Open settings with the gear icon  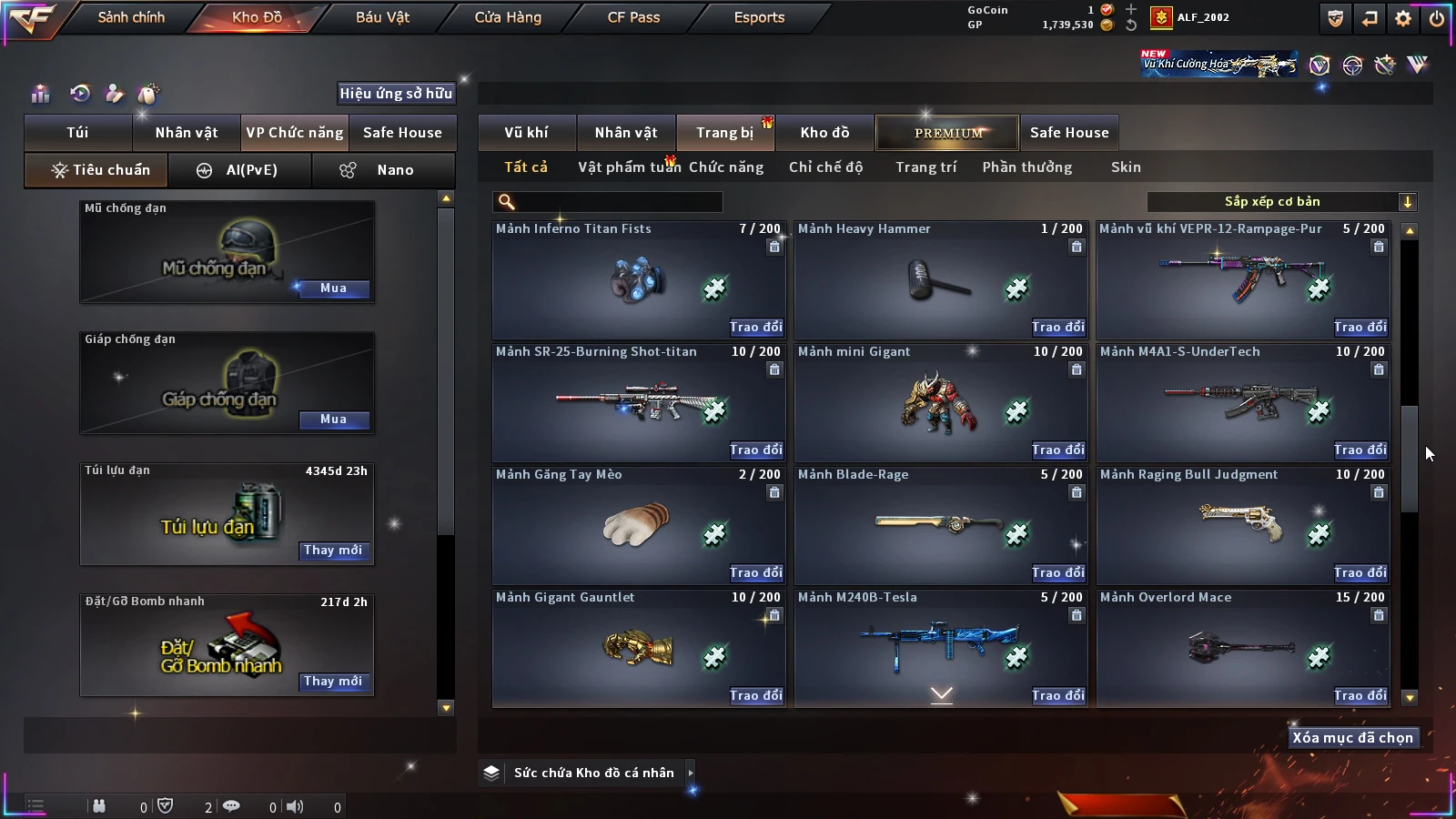click(x=1403, y=18)
